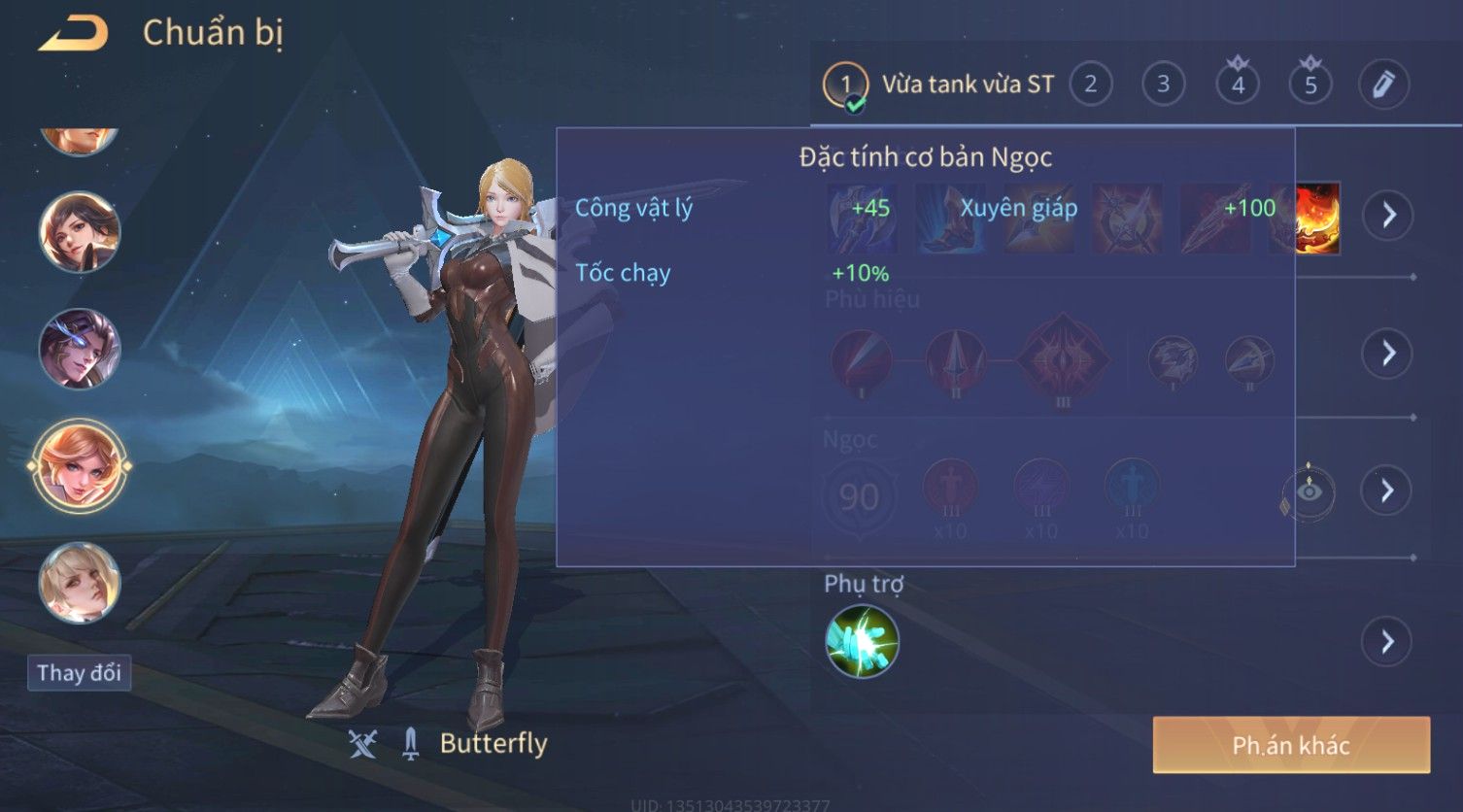Edit preset name with pencil icon

1382,85
